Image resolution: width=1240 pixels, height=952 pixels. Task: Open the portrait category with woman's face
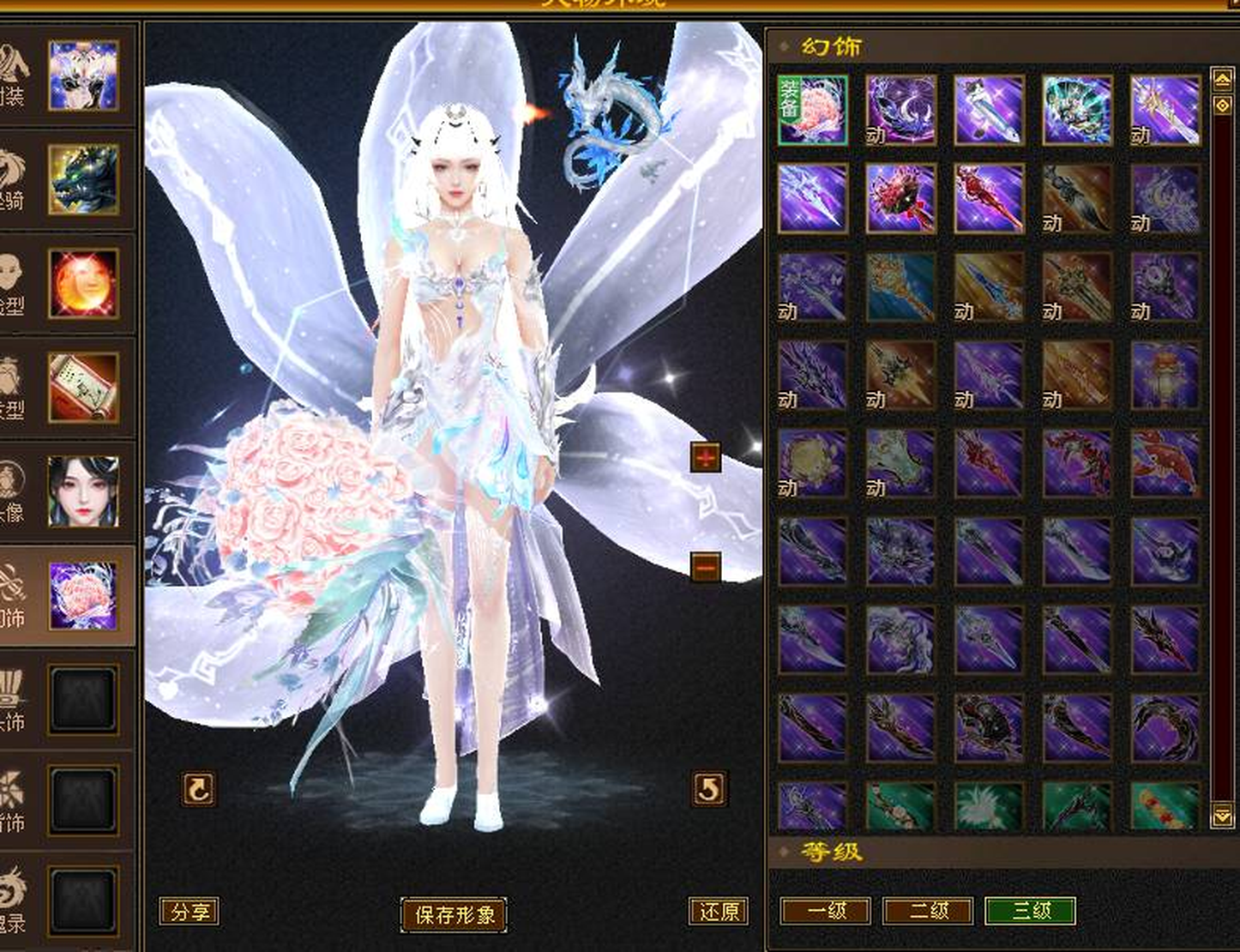point(83,491)
